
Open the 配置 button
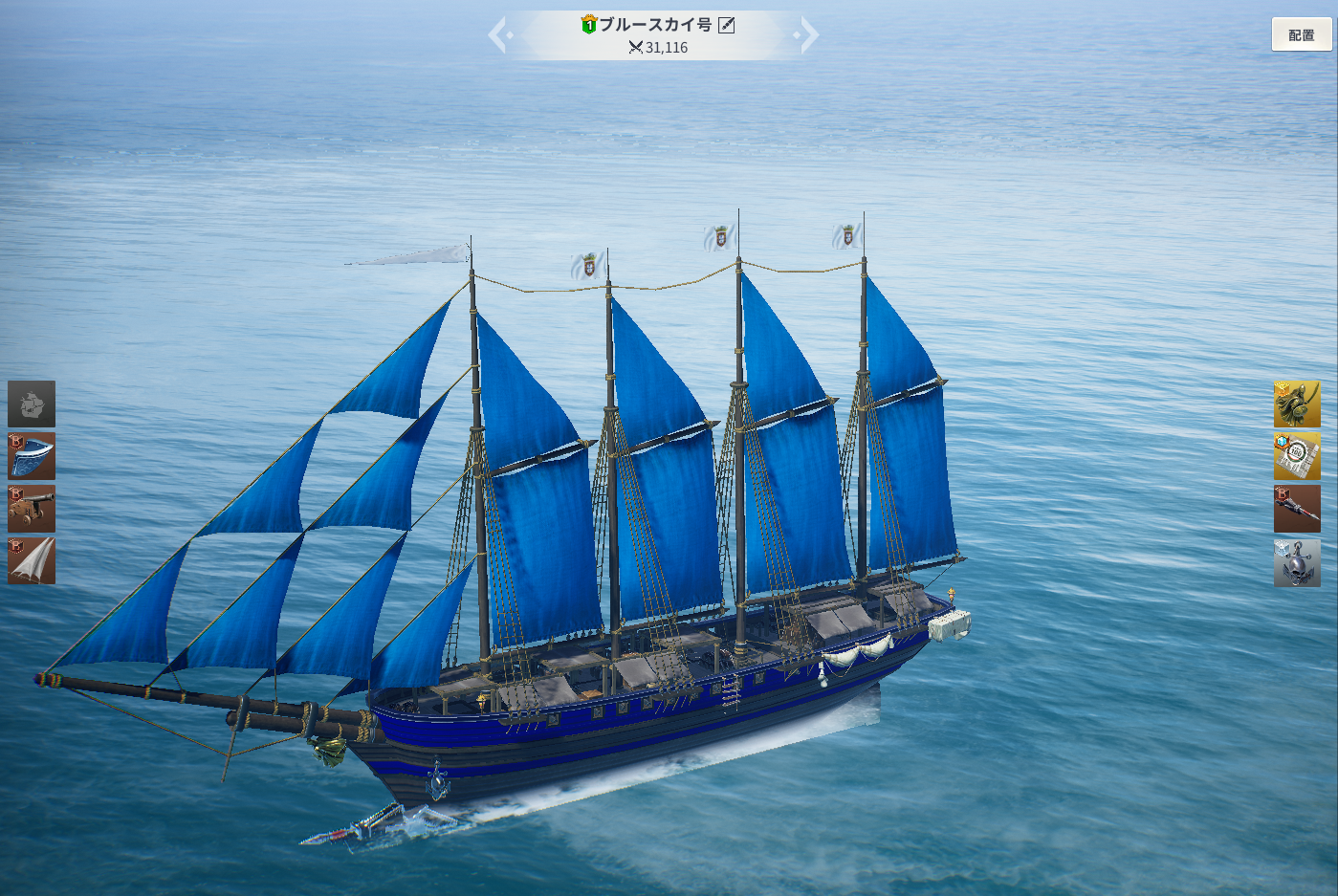click(1301, 34)
